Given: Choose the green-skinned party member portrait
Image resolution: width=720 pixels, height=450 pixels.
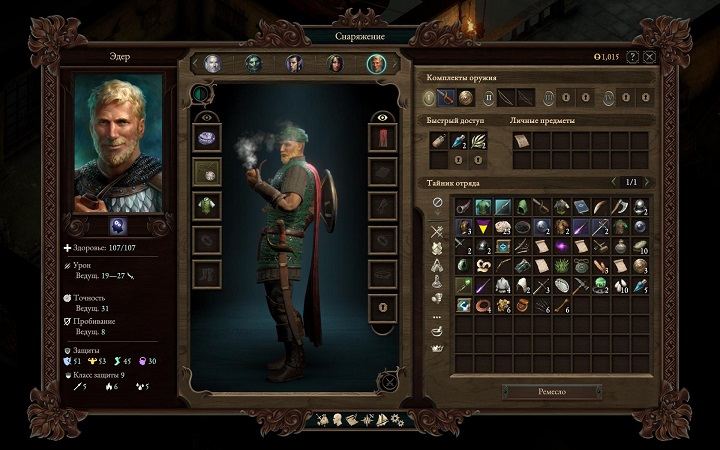Looking at the screenshot, I should click(254, 63).
